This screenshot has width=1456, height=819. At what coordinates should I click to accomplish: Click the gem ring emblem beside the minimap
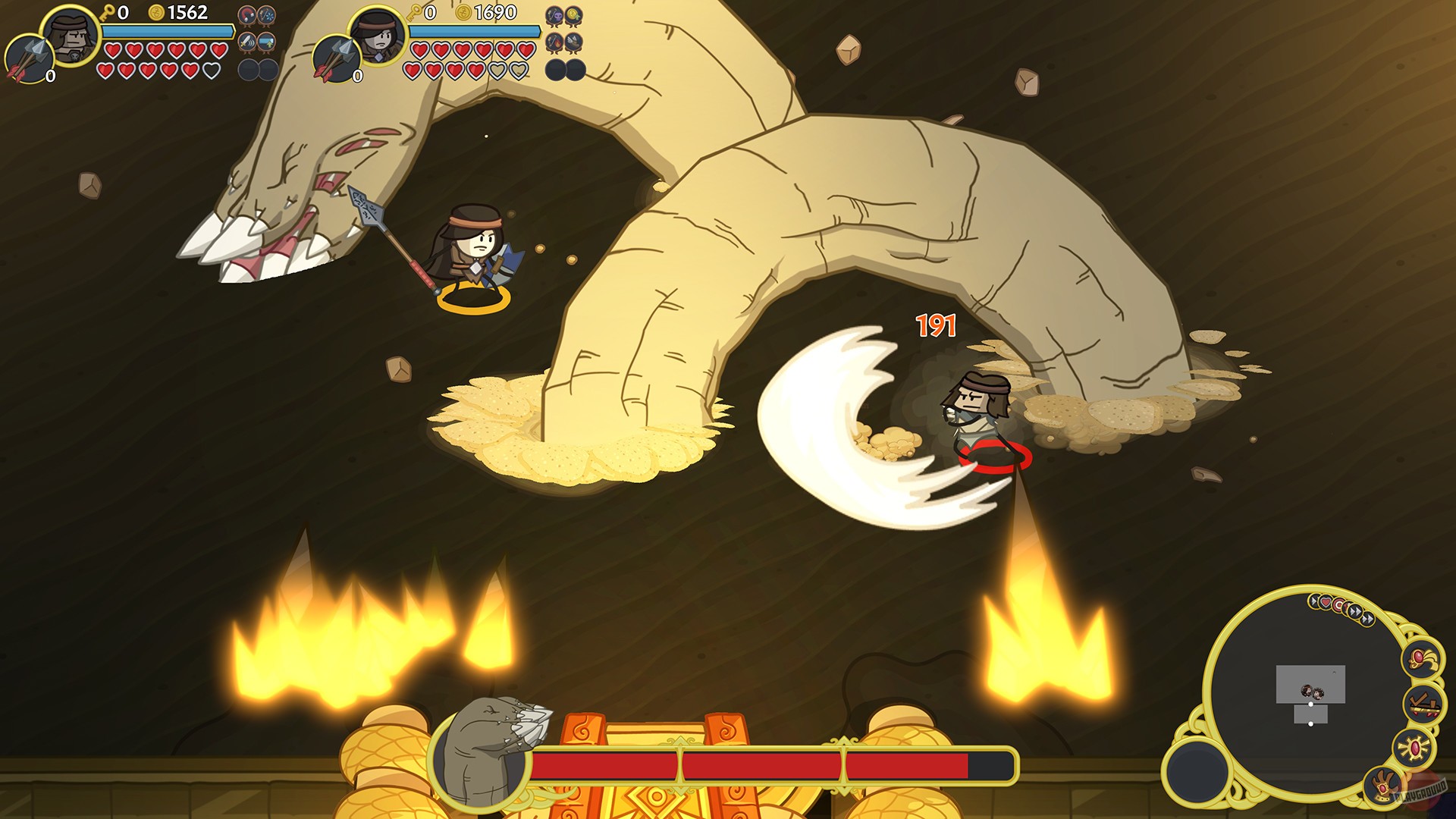coord(1421,659)
